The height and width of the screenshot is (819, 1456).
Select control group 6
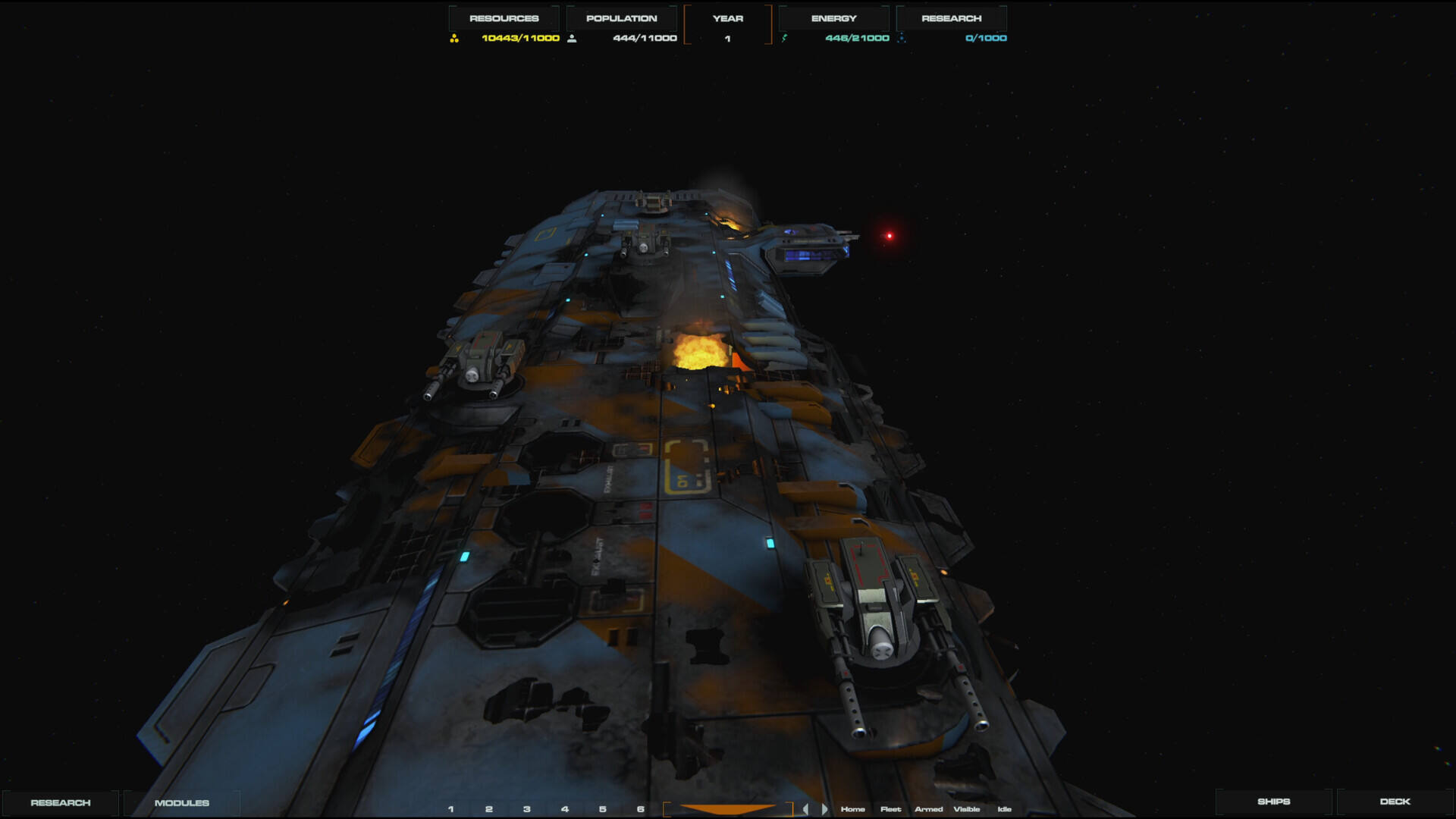(x=641, y=809)
